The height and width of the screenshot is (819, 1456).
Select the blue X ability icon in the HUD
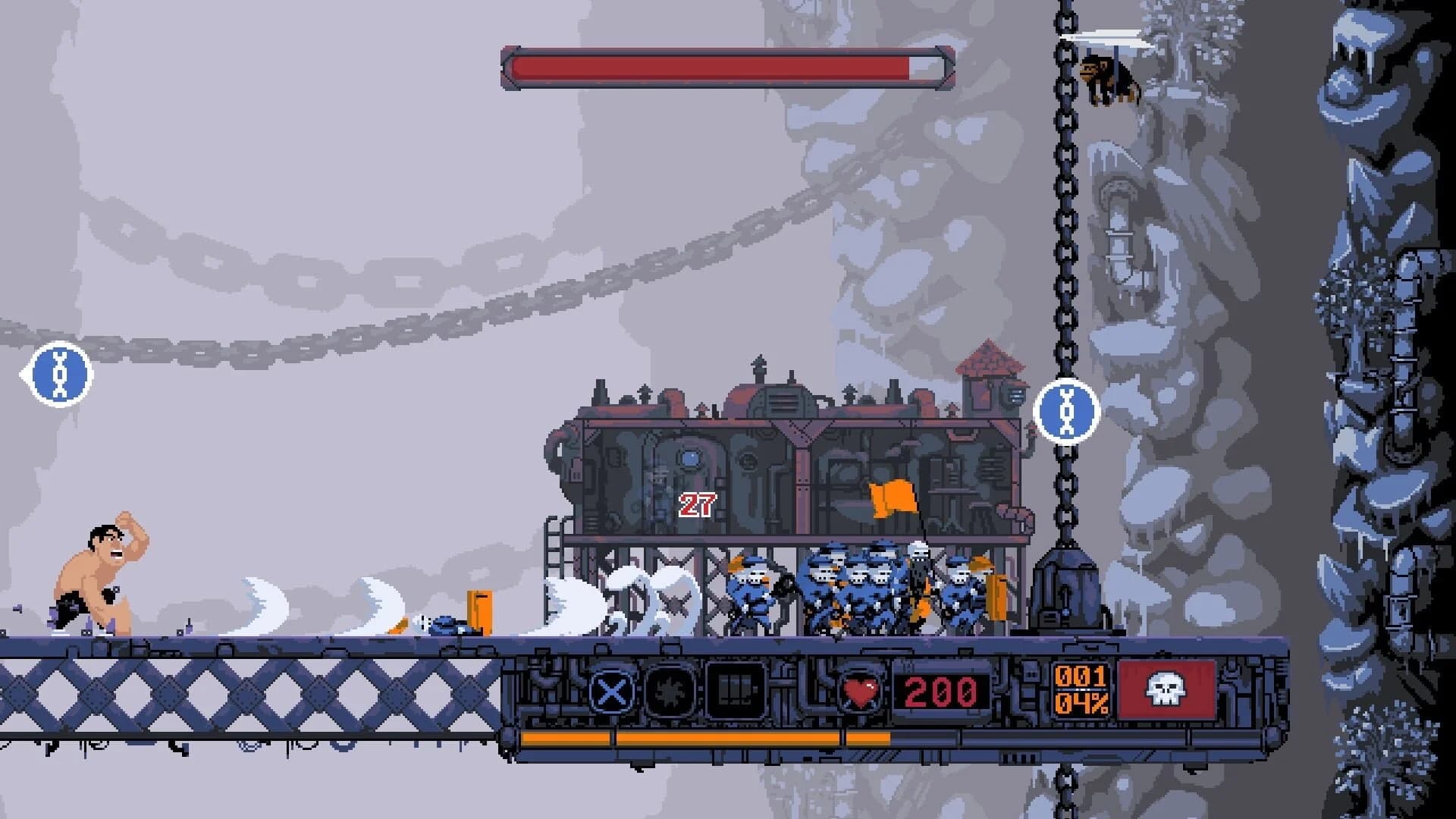pyautogui.click(x=611, y=692)
